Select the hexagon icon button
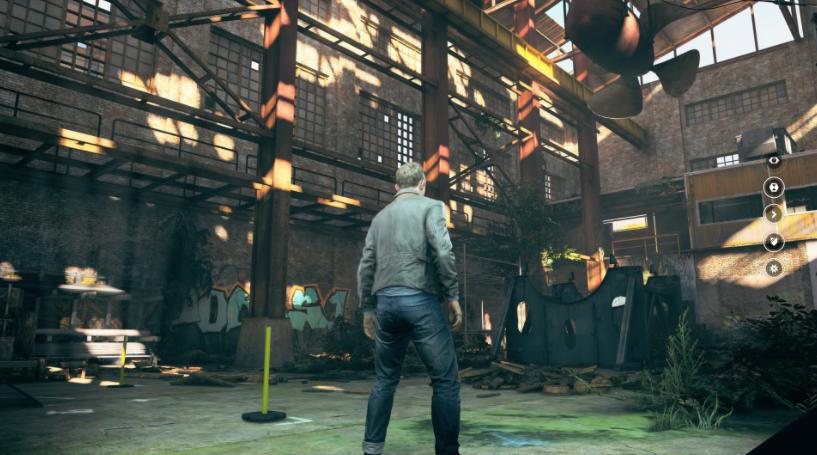This screenshot has width=817, height=455. 773,187
